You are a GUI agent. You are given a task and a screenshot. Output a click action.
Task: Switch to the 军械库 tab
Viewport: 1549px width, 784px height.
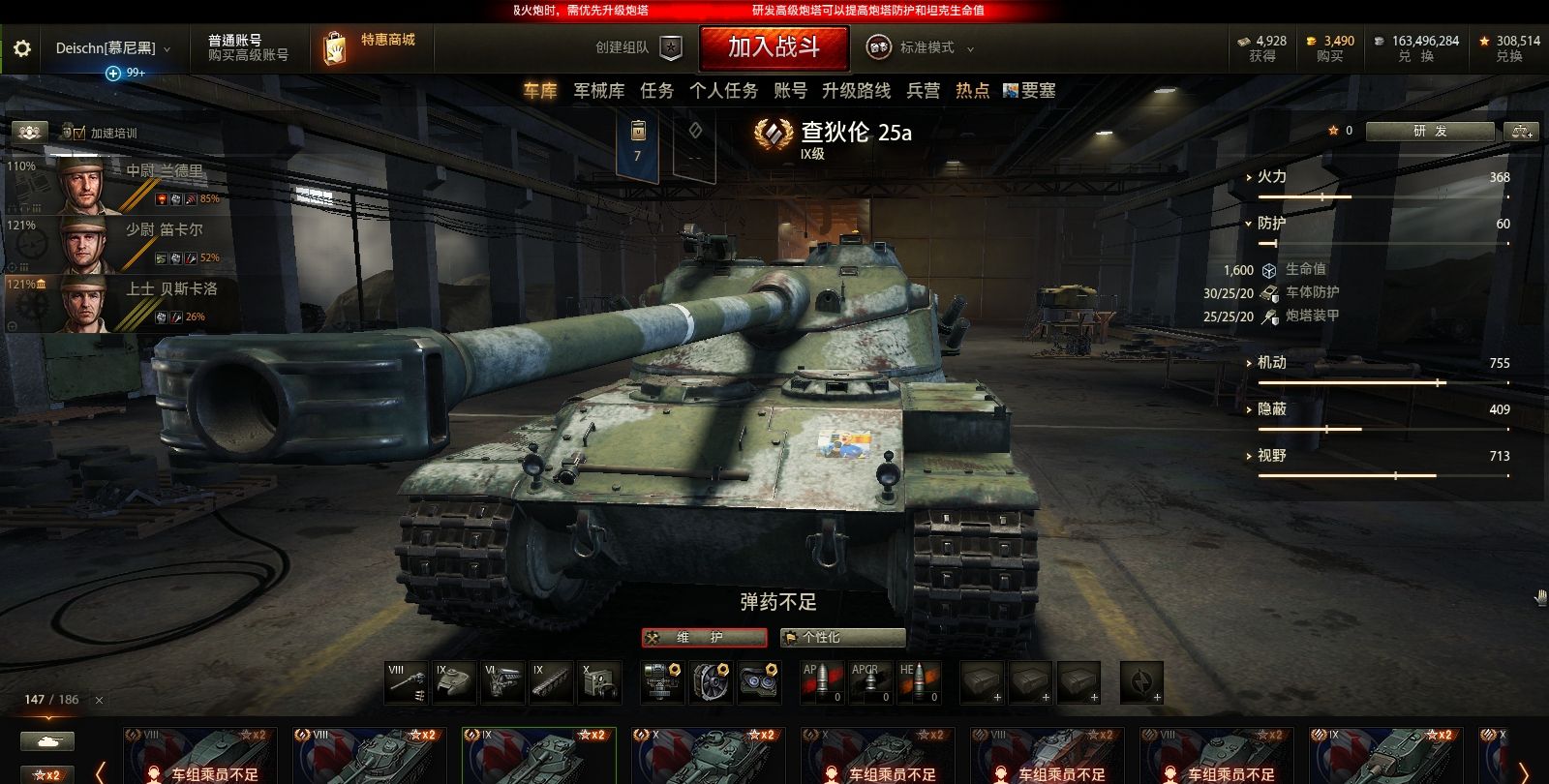click(x=597, y=90)
